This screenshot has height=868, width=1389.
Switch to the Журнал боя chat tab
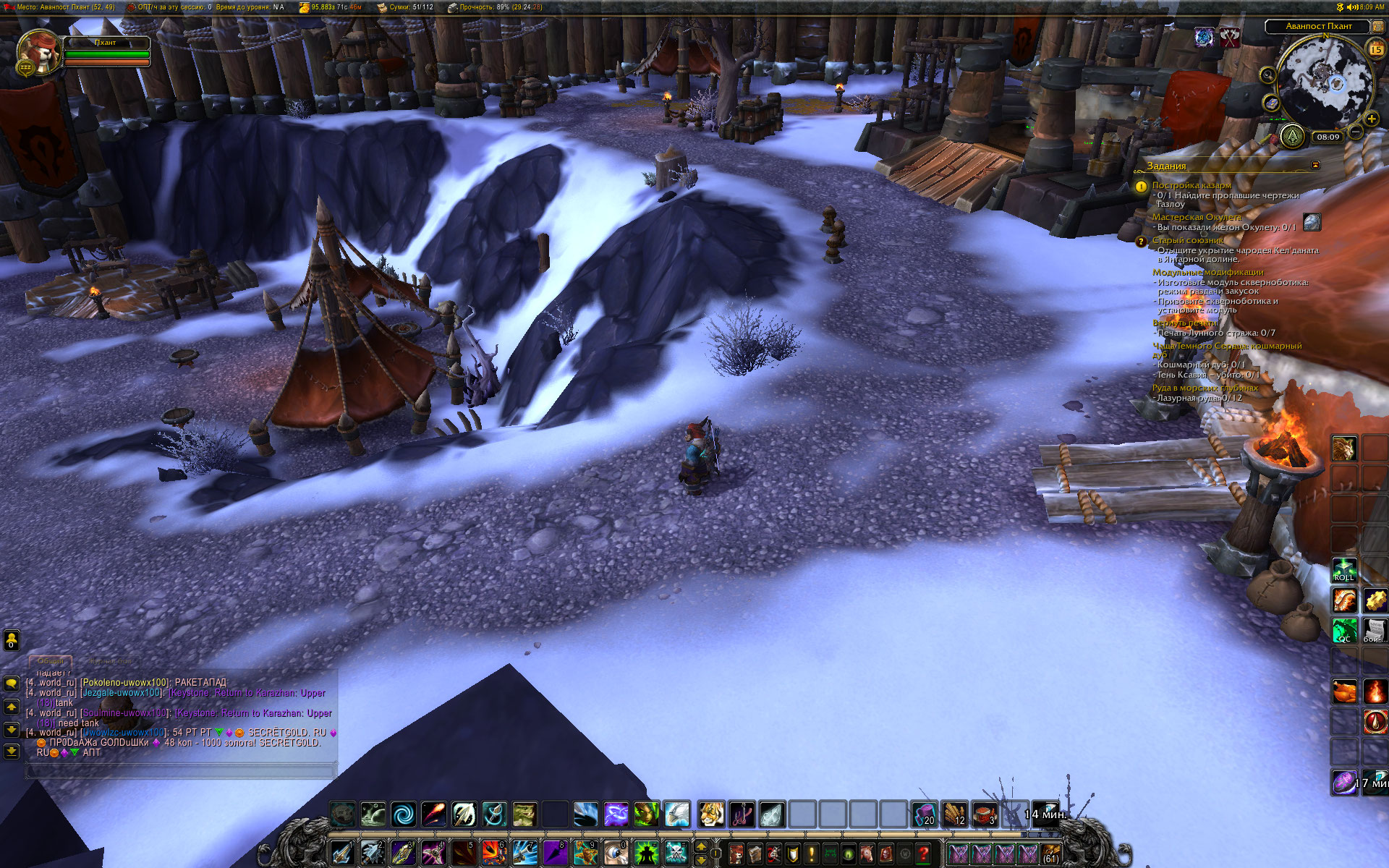pos(110,661)
